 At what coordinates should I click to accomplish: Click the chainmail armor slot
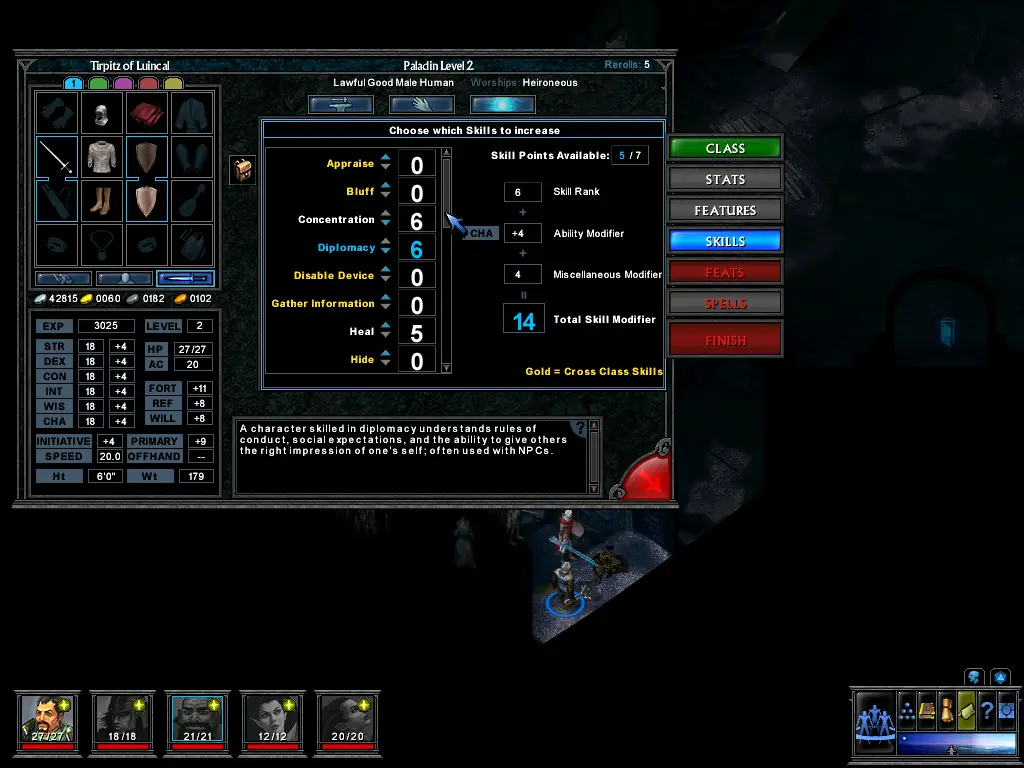pos(102,157)
